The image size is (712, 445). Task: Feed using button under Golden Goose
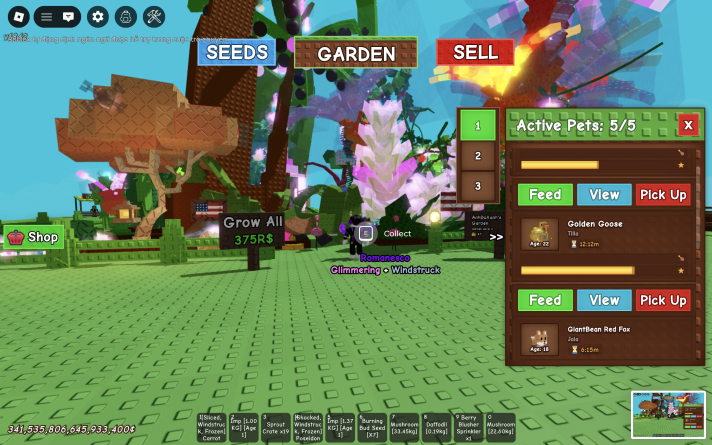[545, 300]
